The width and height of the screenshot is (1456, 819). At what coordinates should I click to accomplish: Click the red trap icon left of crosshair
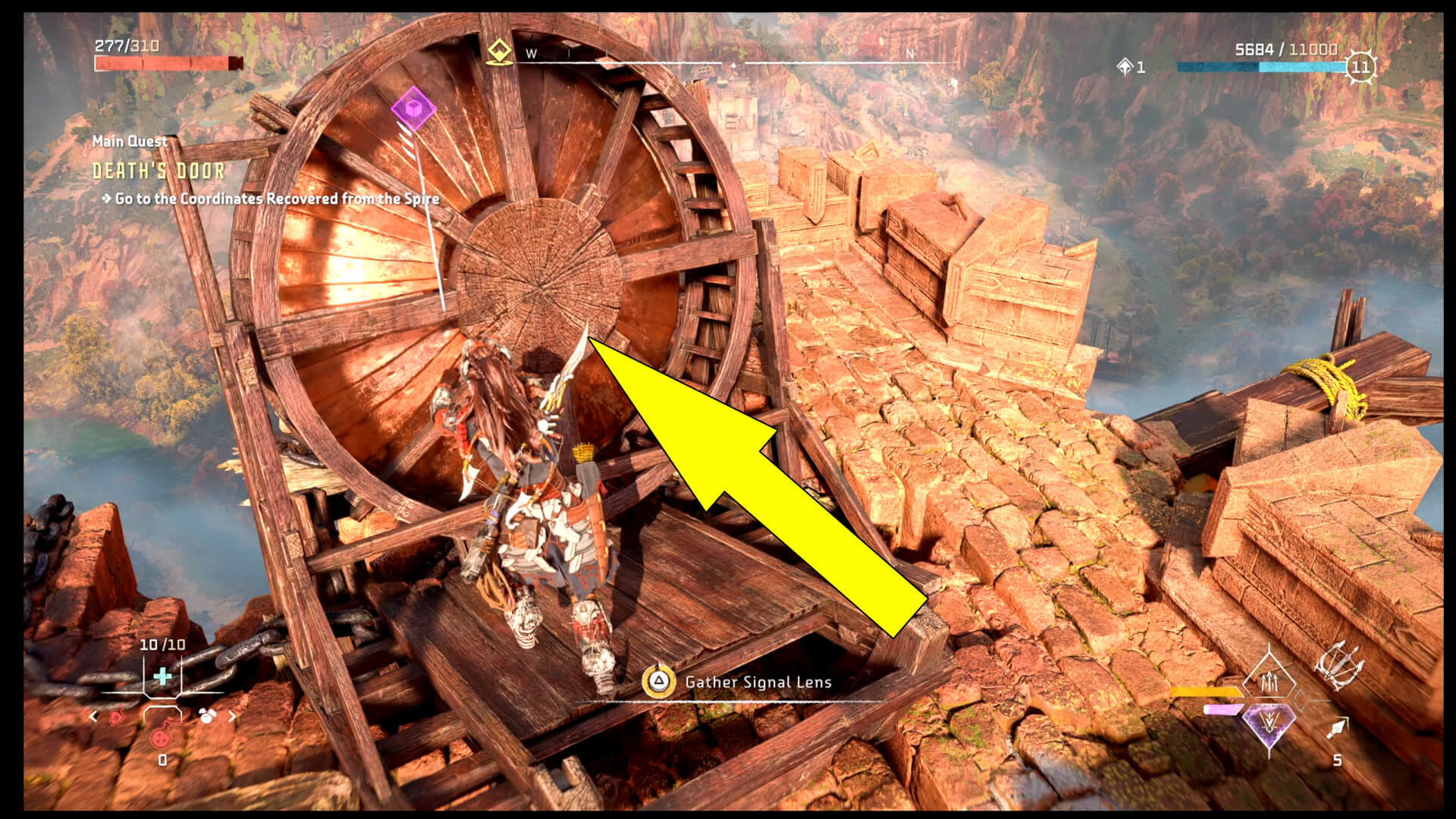(x=116, y=718)
